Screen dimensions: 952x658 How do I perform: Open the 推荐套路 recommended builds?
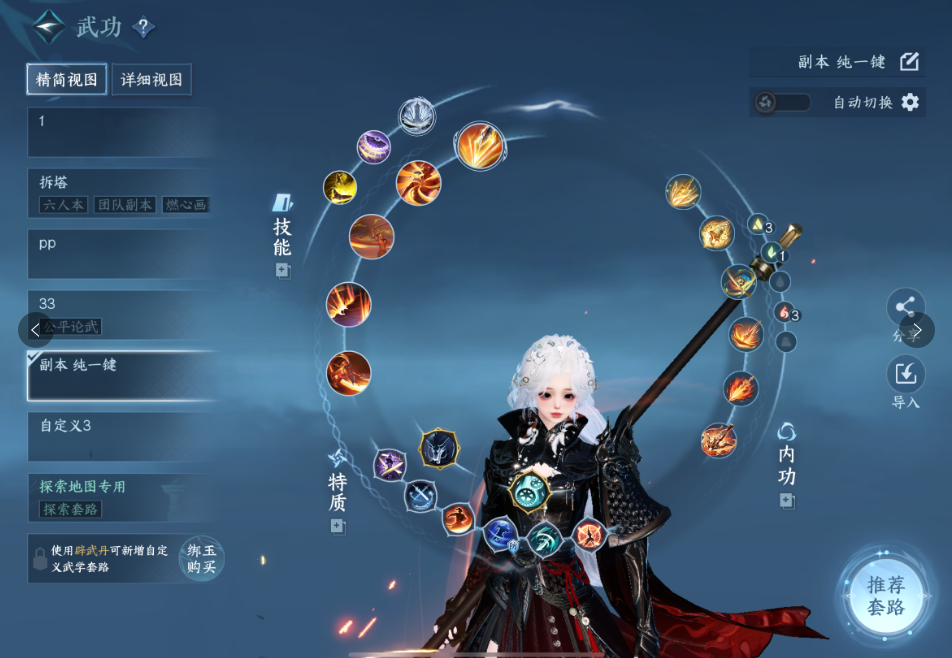pos(885,595)
